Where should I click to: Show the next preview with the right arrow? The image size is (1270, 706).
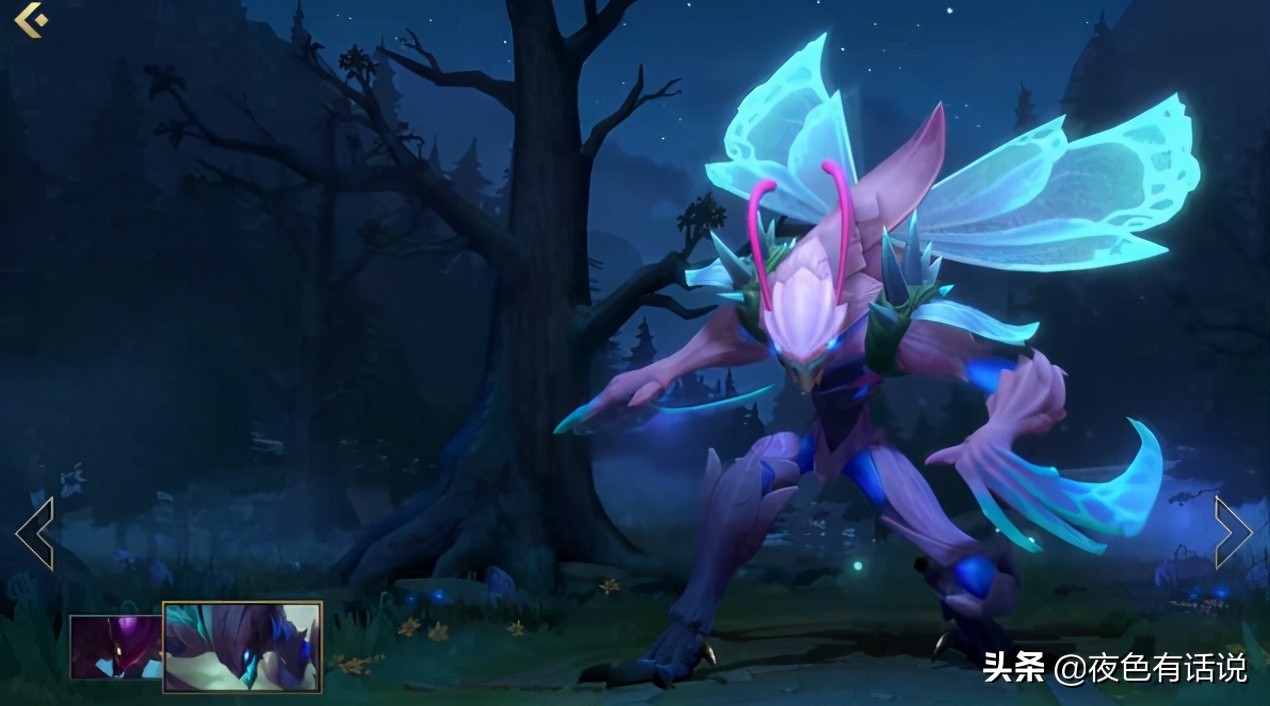(x=1233, y=533)
